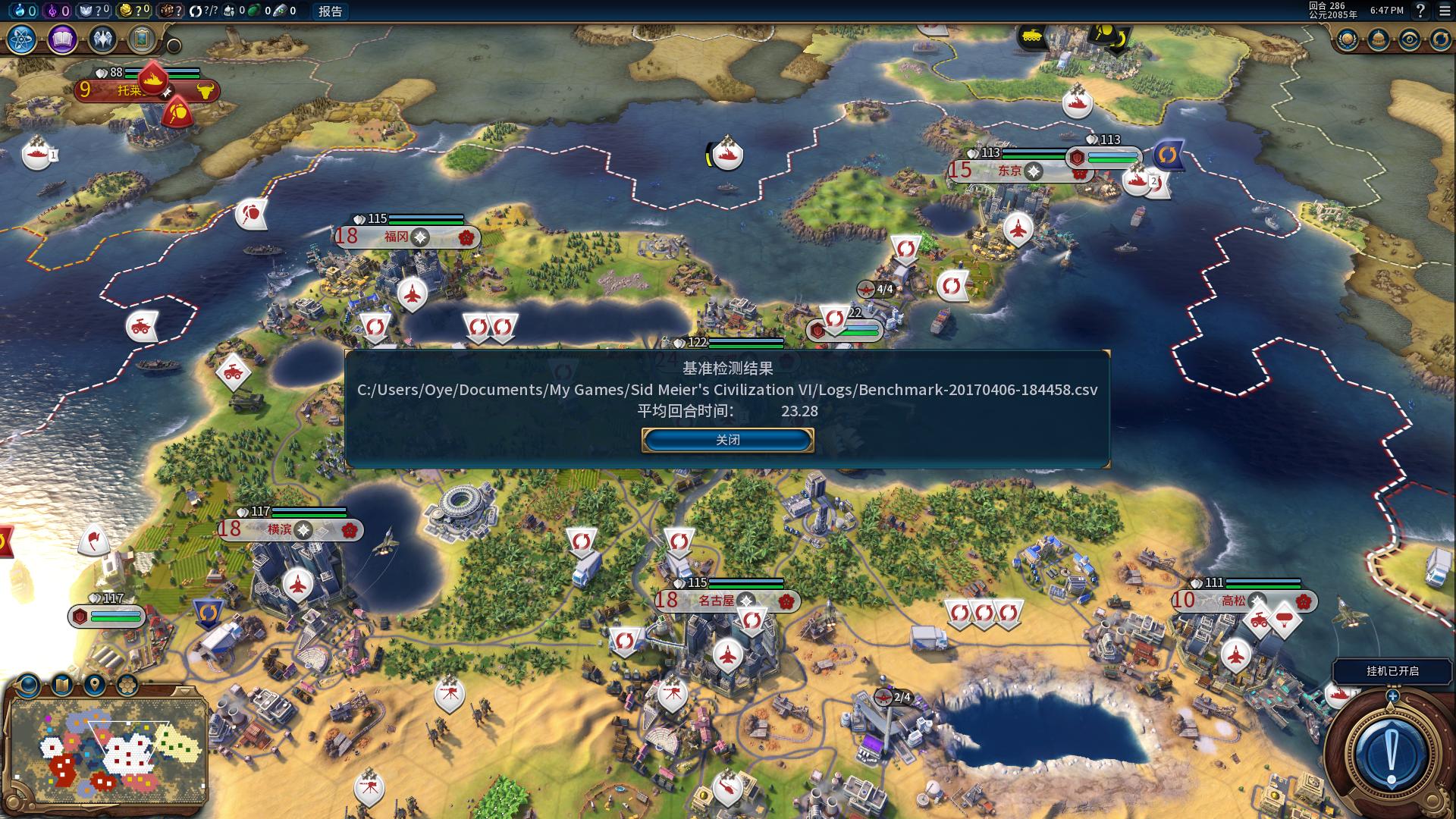Open the hamburger game menu

point(1445,11)
